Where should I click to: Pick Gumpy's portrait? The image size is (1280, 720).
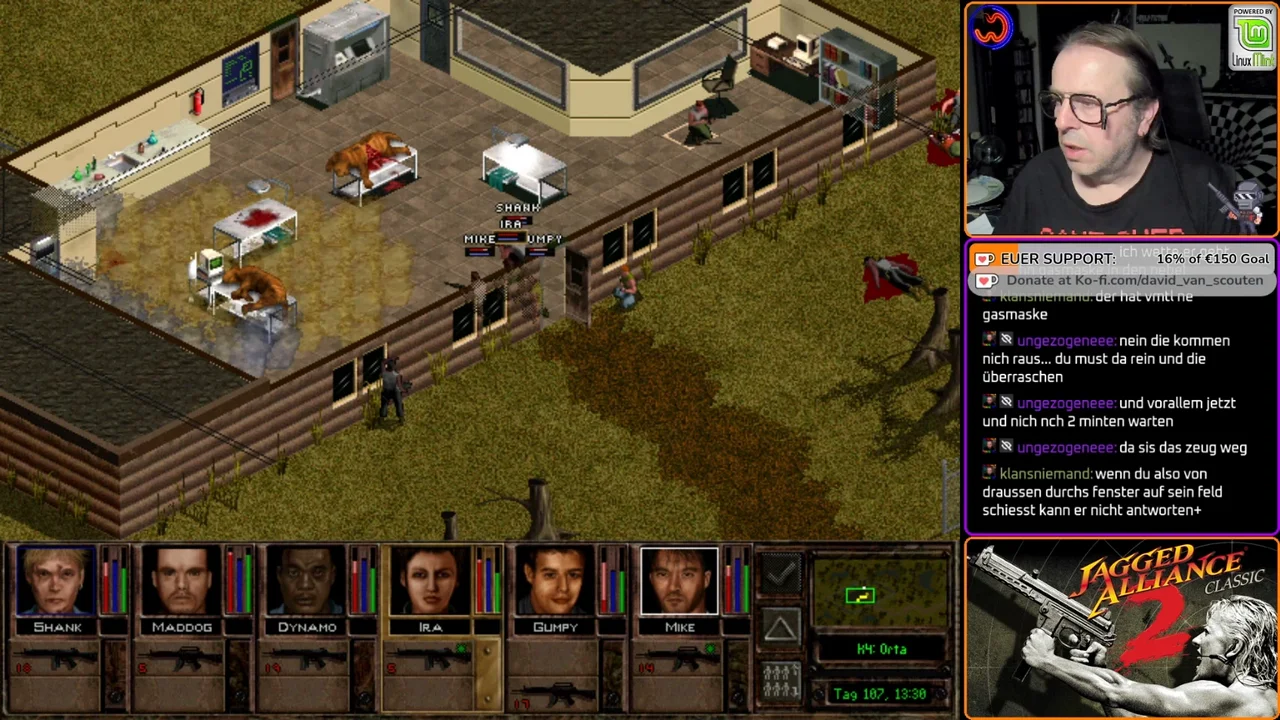coord(555,580)
